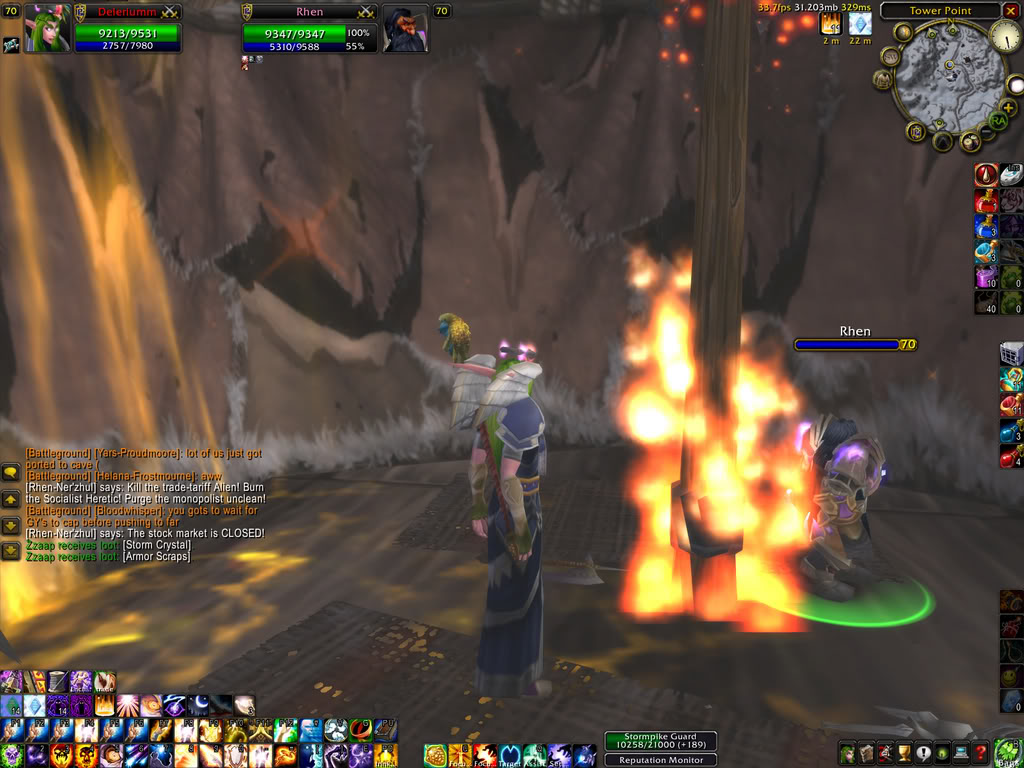Click the Reputation Monitor bar
The width and height of the screenshot is (1024, 768).
pos(654,760)
